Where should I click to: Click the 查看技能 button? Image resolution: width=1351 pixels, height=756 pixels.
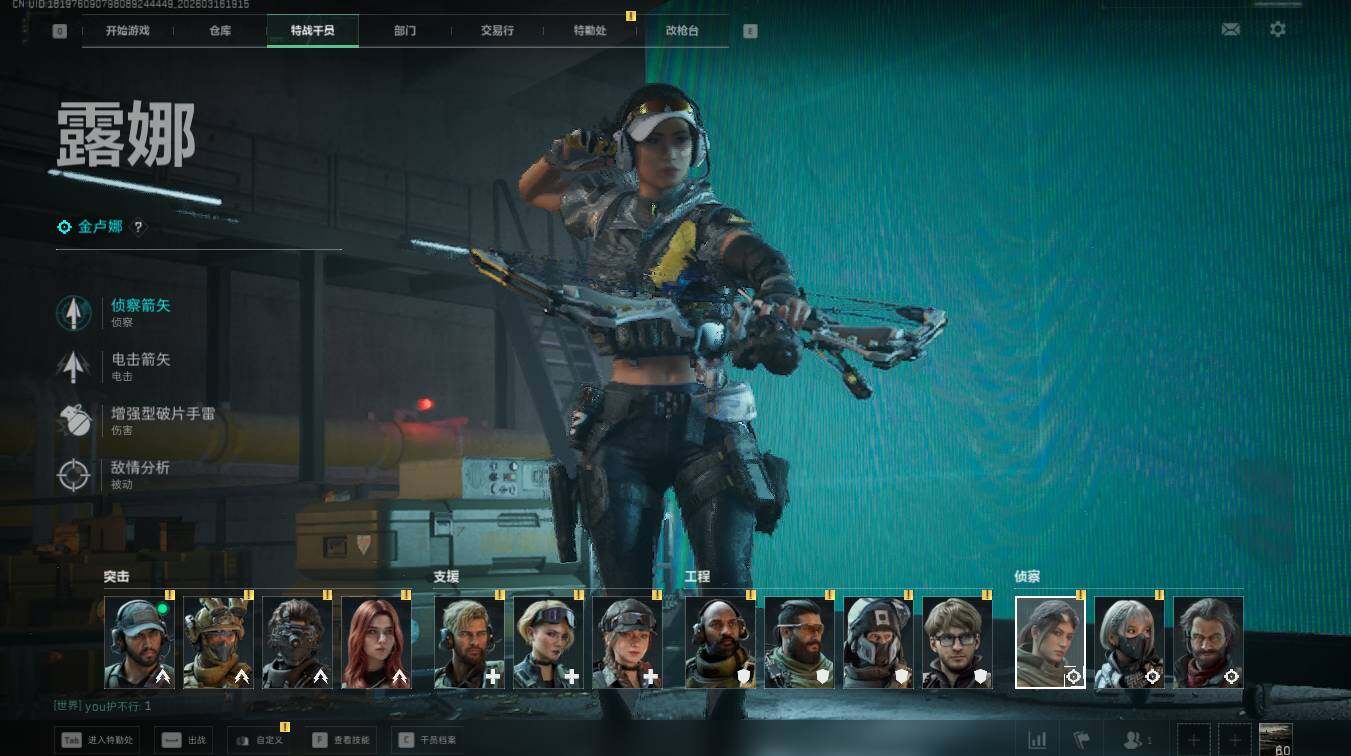coord(341,741)
